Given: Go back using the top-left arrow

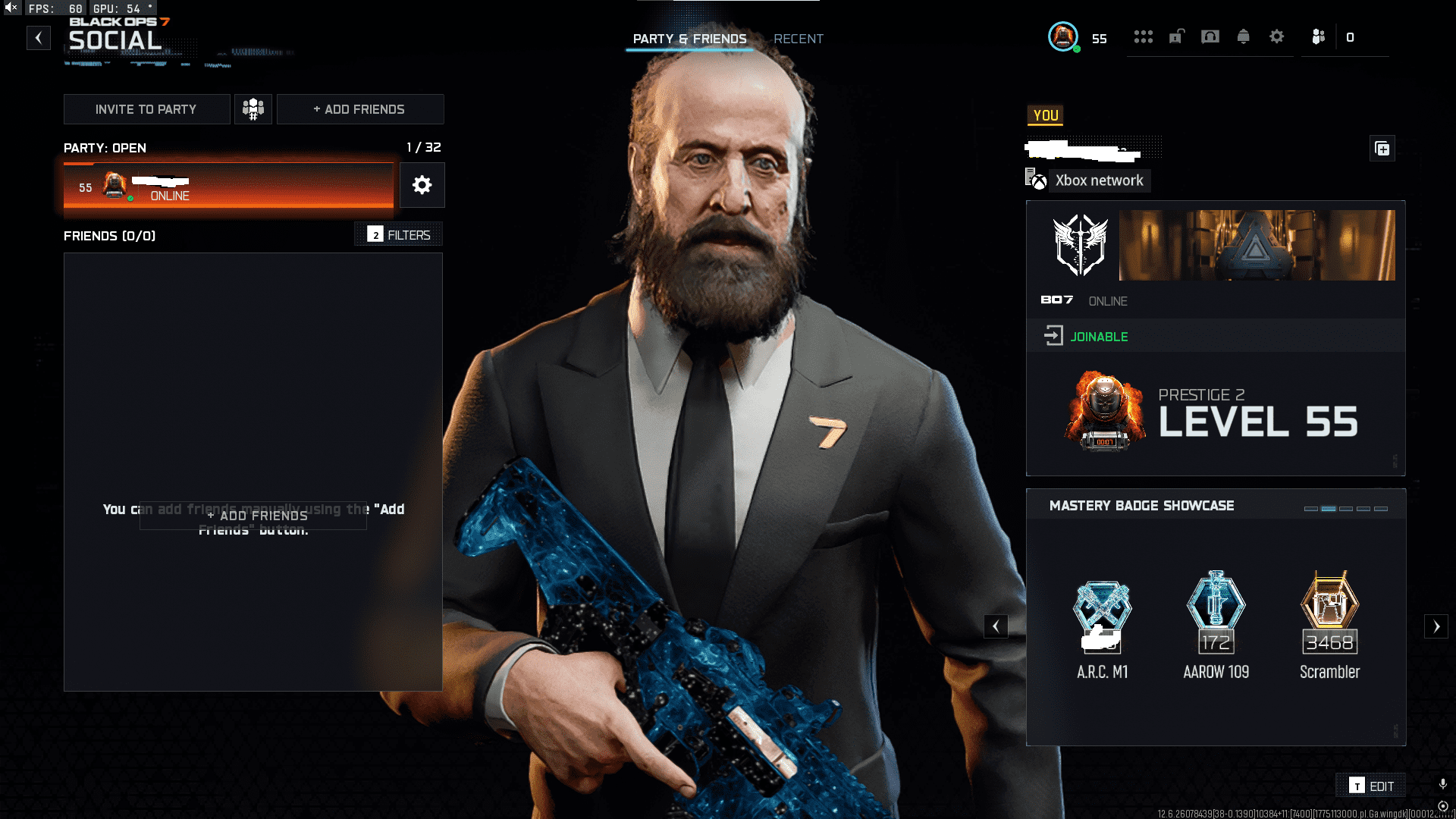Looking at the screenshot, I should (38, 37).
